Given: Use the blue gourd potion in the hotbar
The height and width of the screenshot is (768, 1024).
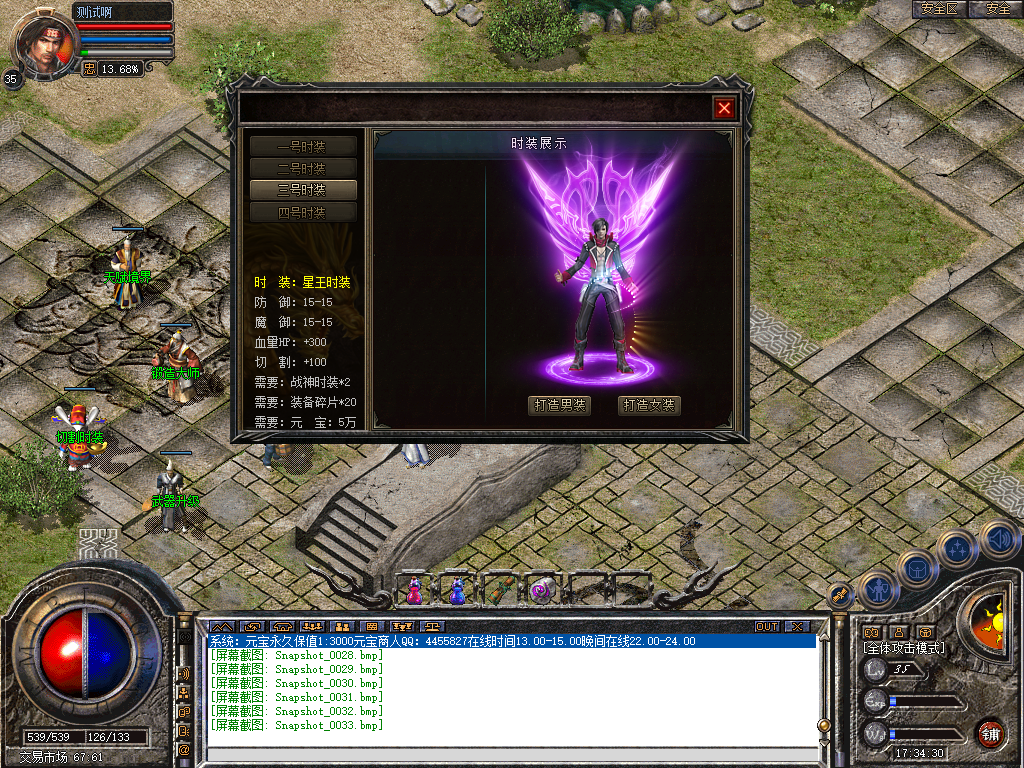Looking at the screenshot, I should coord(456,591).
